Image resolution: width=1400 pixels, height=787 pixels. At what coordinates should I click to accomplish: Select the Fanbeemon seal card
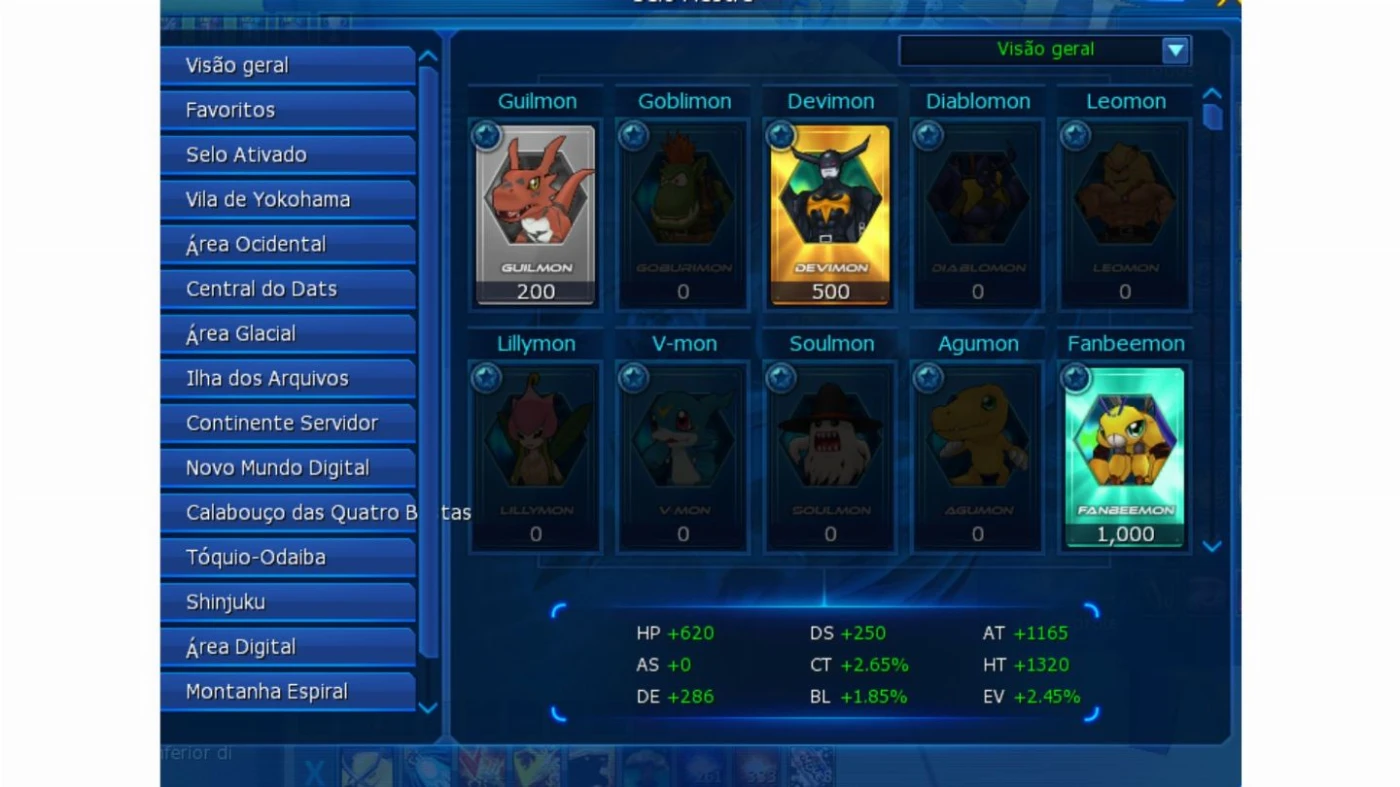click(1125, 456)
